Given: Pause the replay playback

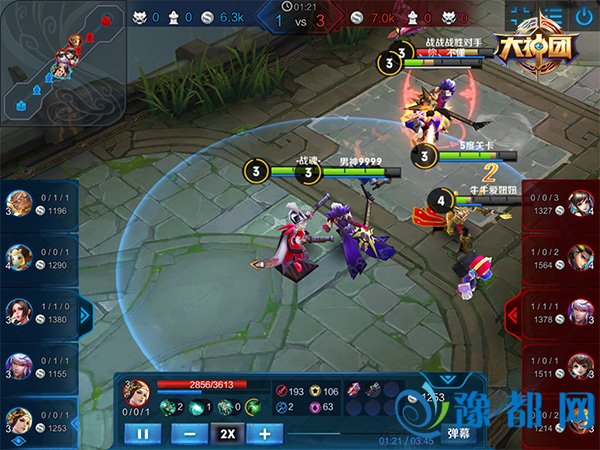Looking at the screenshot, I should [x=142, y=434].
